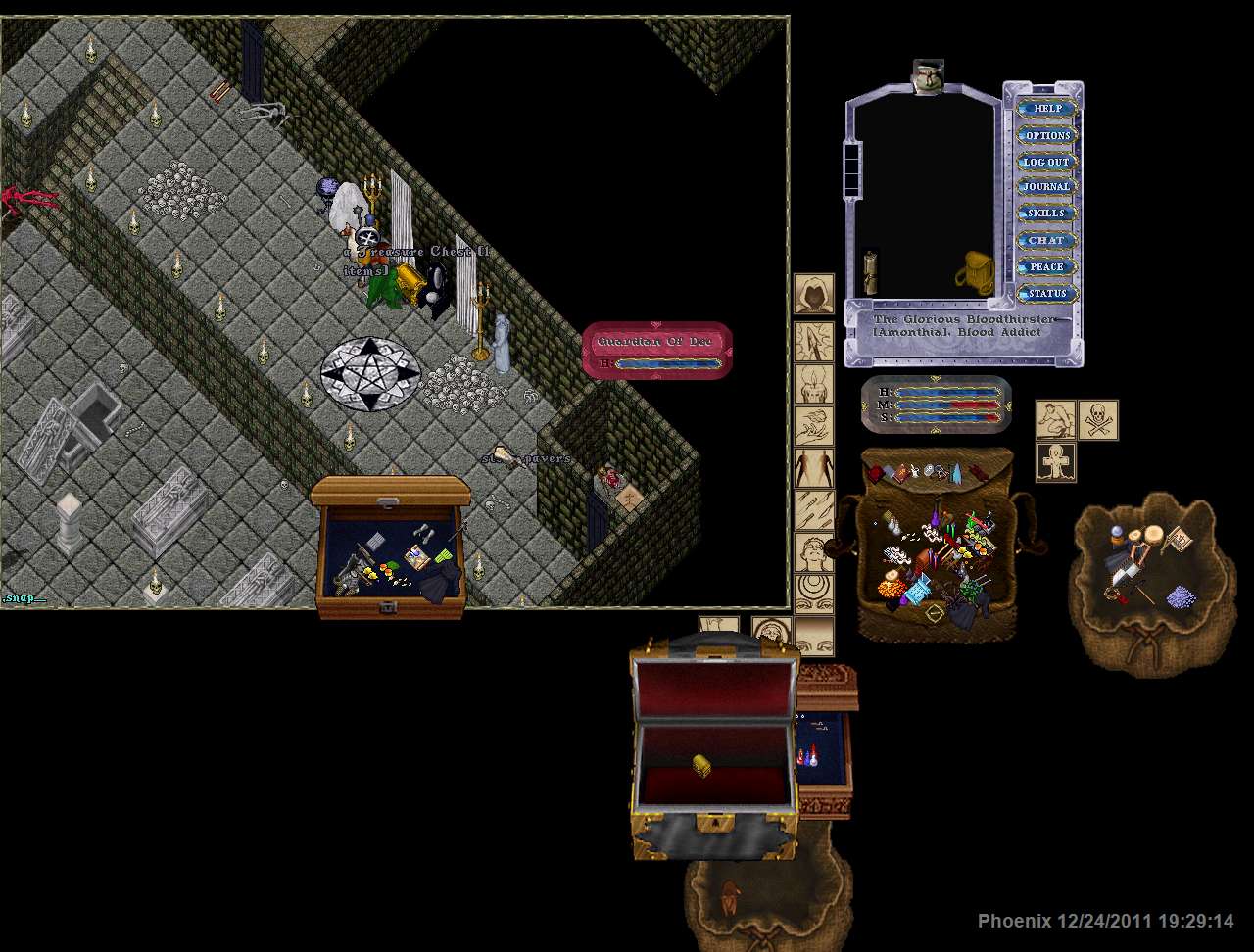
Task: Open the Chat window
Action: click(1047, 240)
